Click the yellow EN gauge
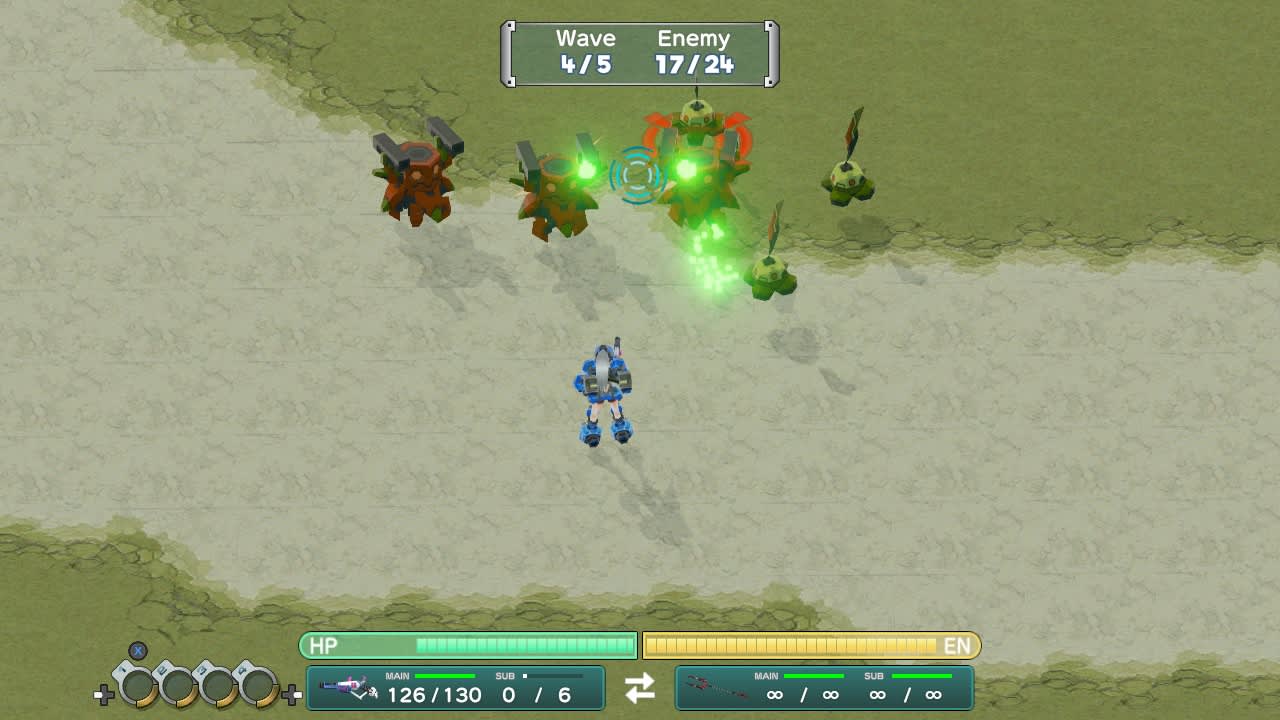 point(810,646)
